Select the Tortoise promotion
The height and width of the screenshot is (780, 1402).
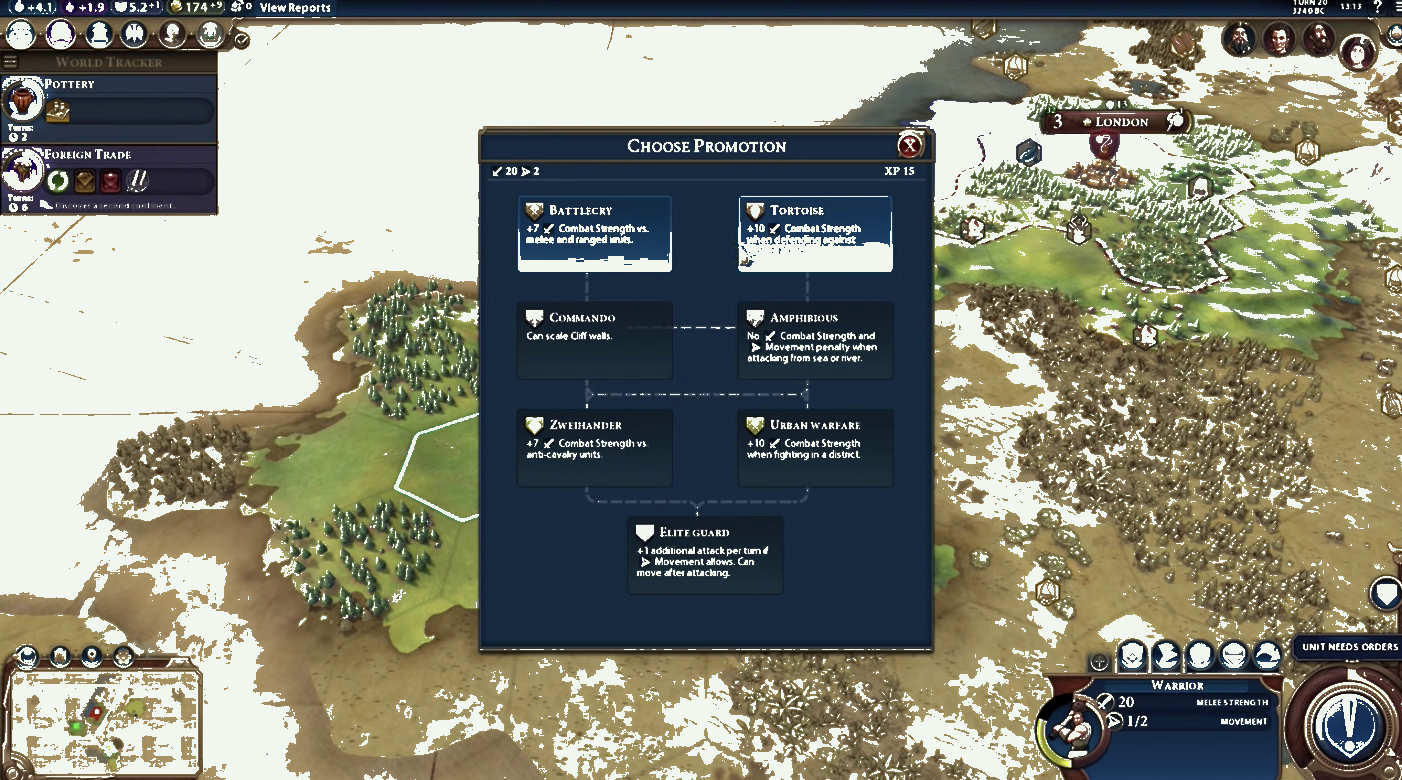815,233
